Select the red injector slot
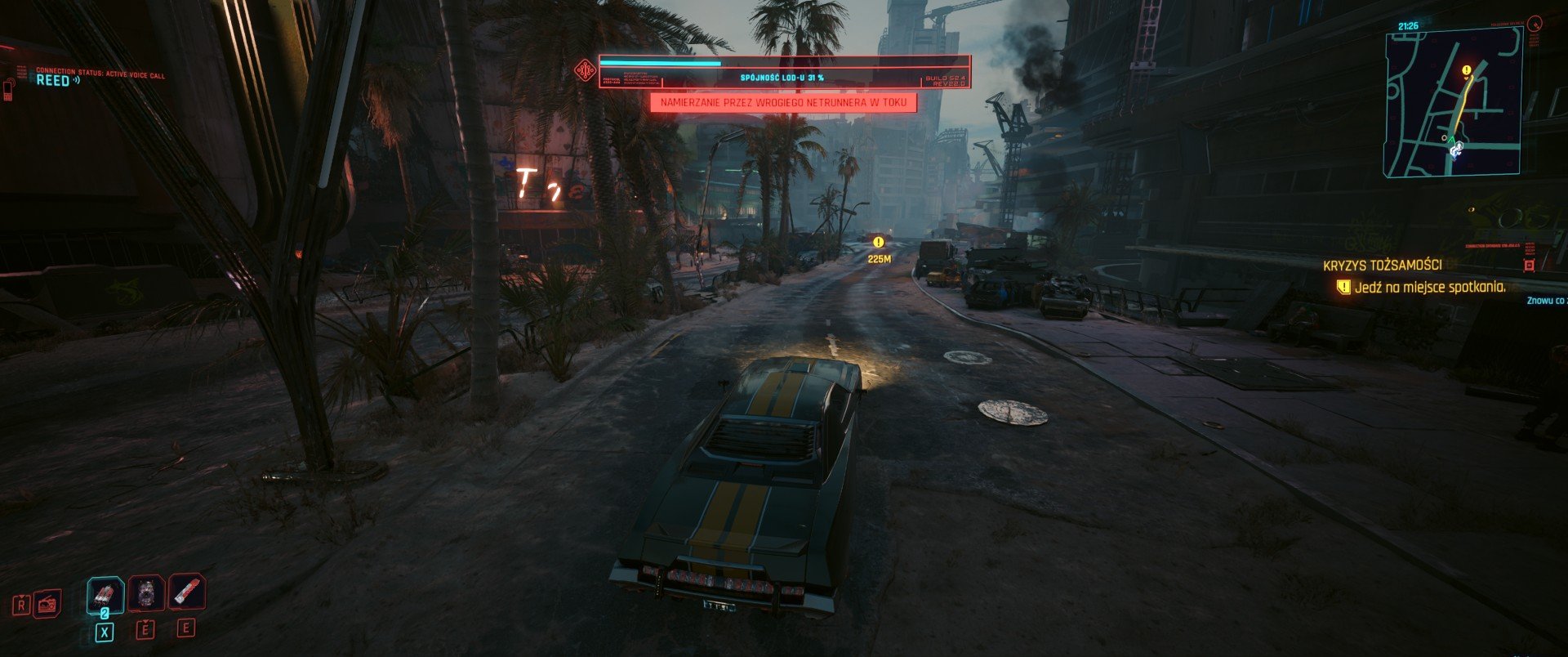 coord(187,592)
